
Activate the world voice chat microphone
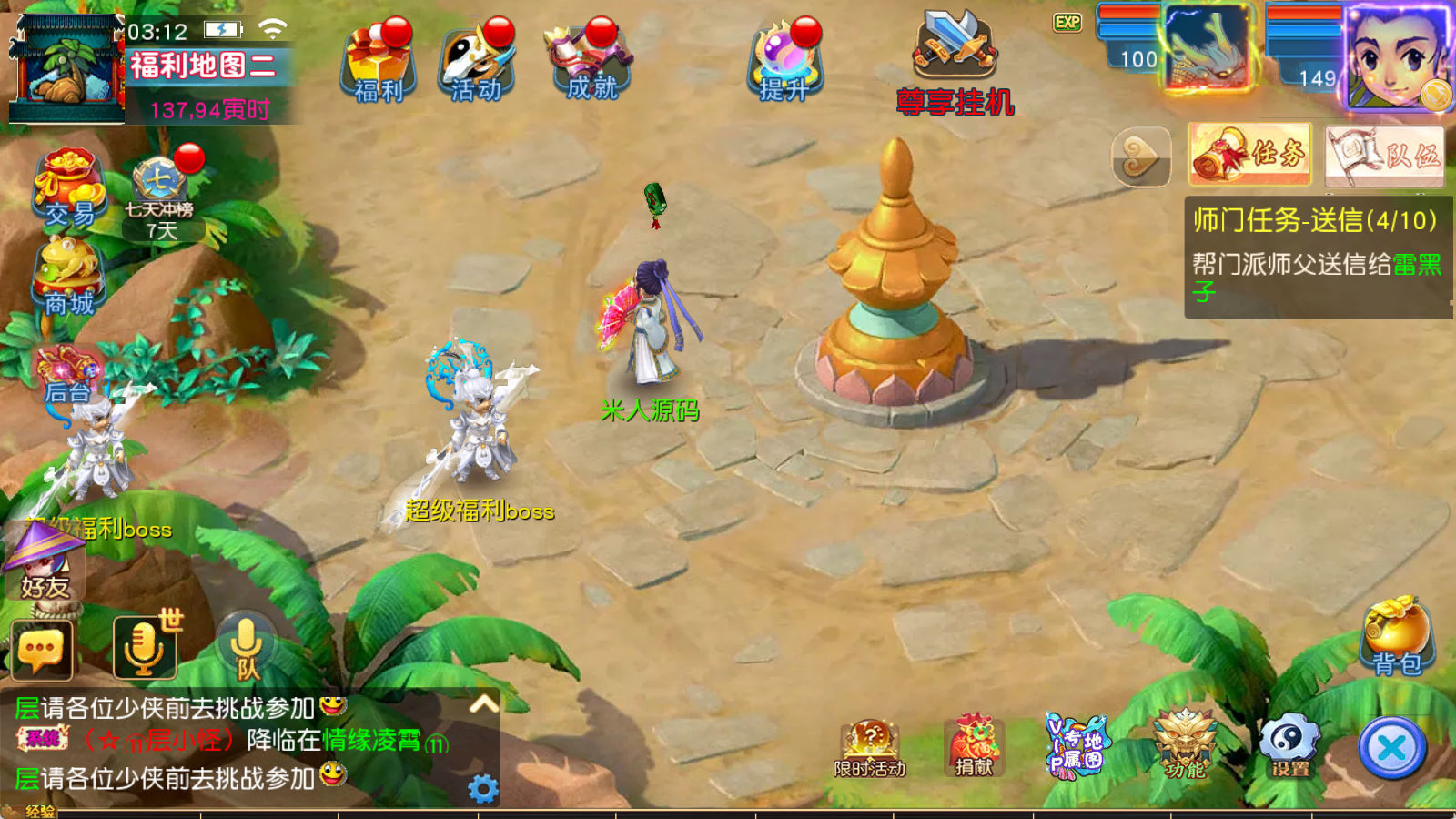(x=144, y=647)
